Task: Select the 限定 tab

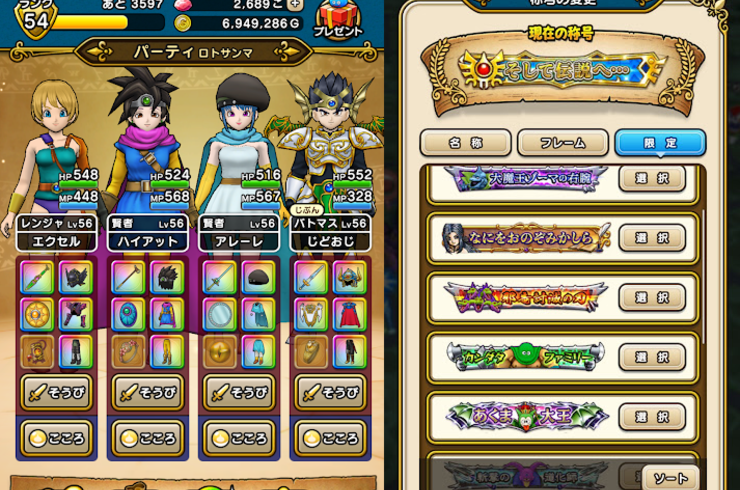Action: 660,143
